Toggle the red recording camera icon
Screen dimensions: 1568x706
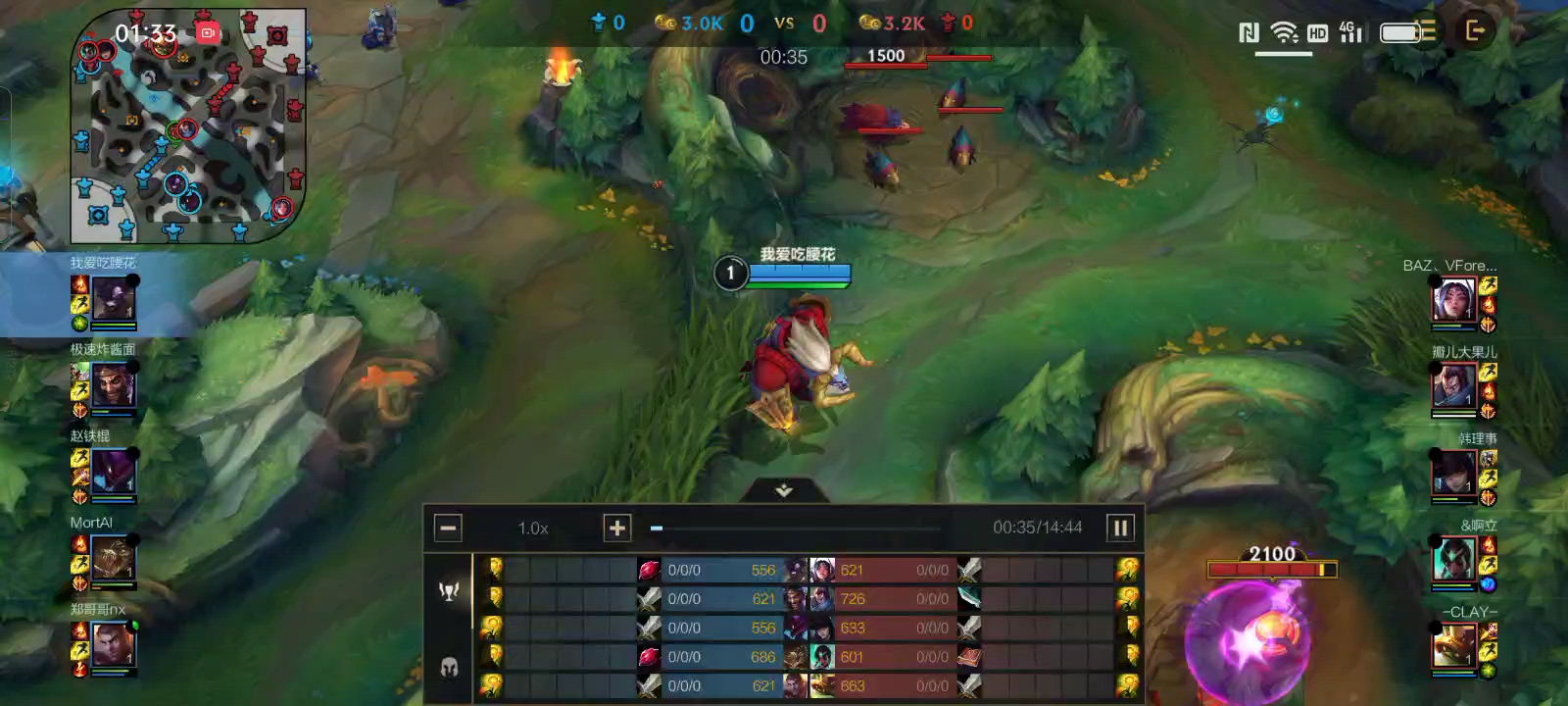[207, 32]
